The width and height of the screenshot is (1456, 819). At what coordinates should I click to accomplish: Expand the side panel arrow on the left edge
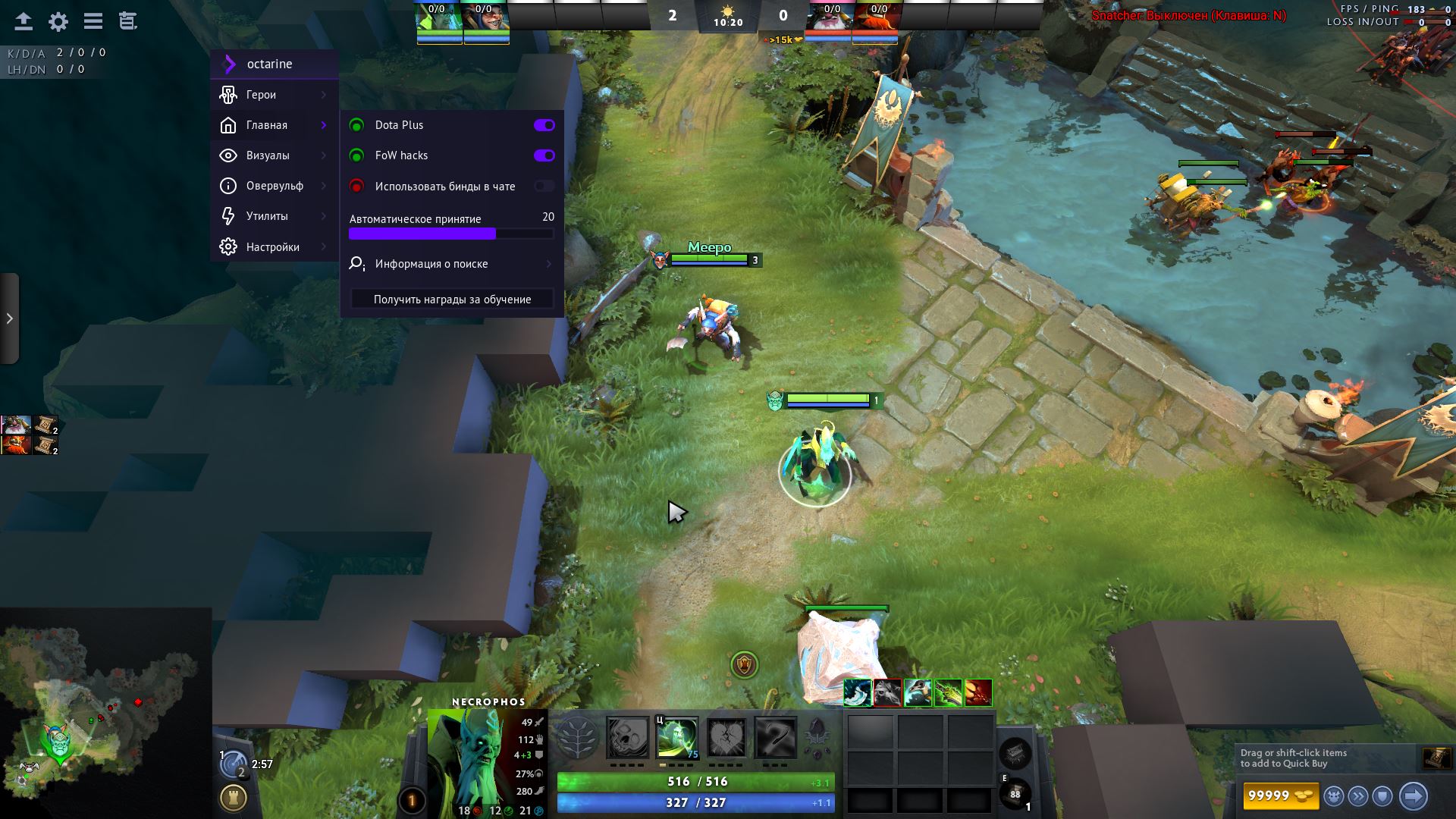point(9,318)
